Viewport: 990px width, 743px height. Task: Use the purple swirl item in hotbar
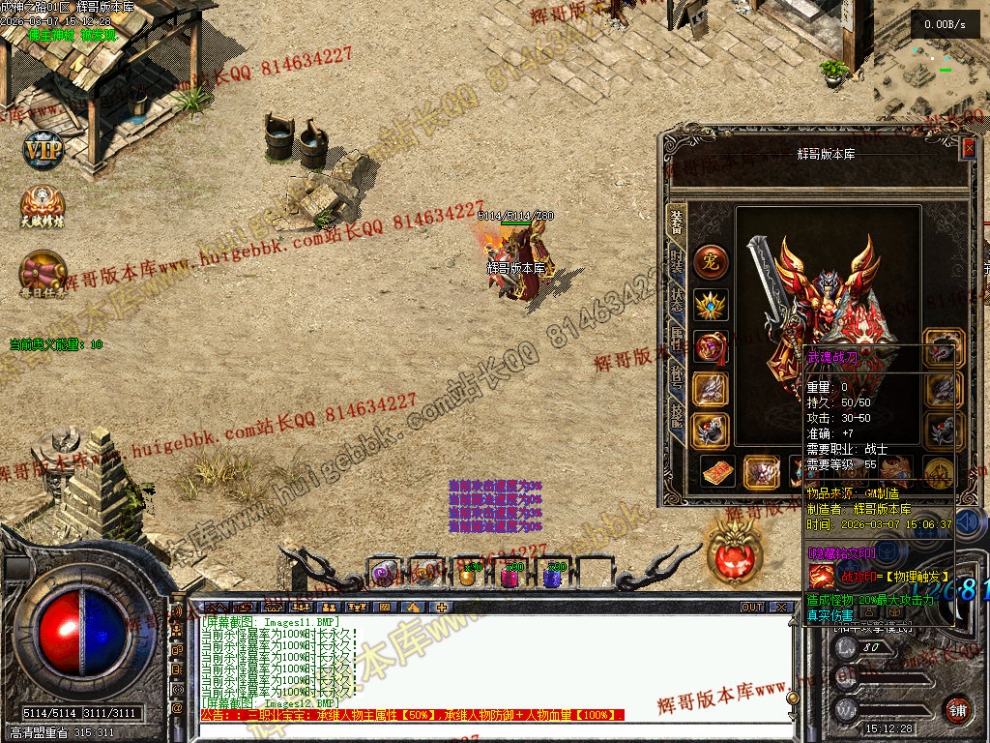tap(381, 573)
